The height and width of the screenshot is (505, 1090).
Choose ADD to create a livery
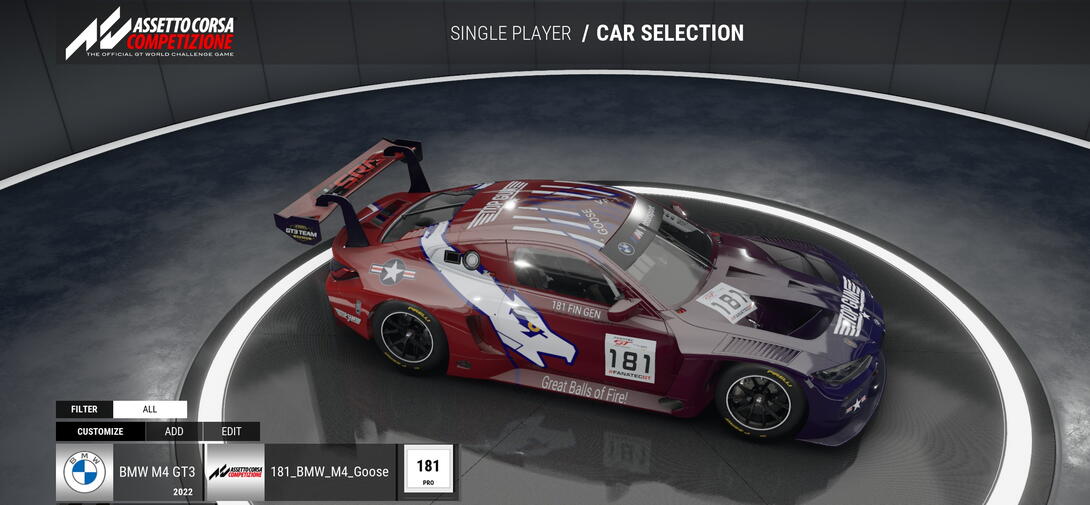click(174, 432)
